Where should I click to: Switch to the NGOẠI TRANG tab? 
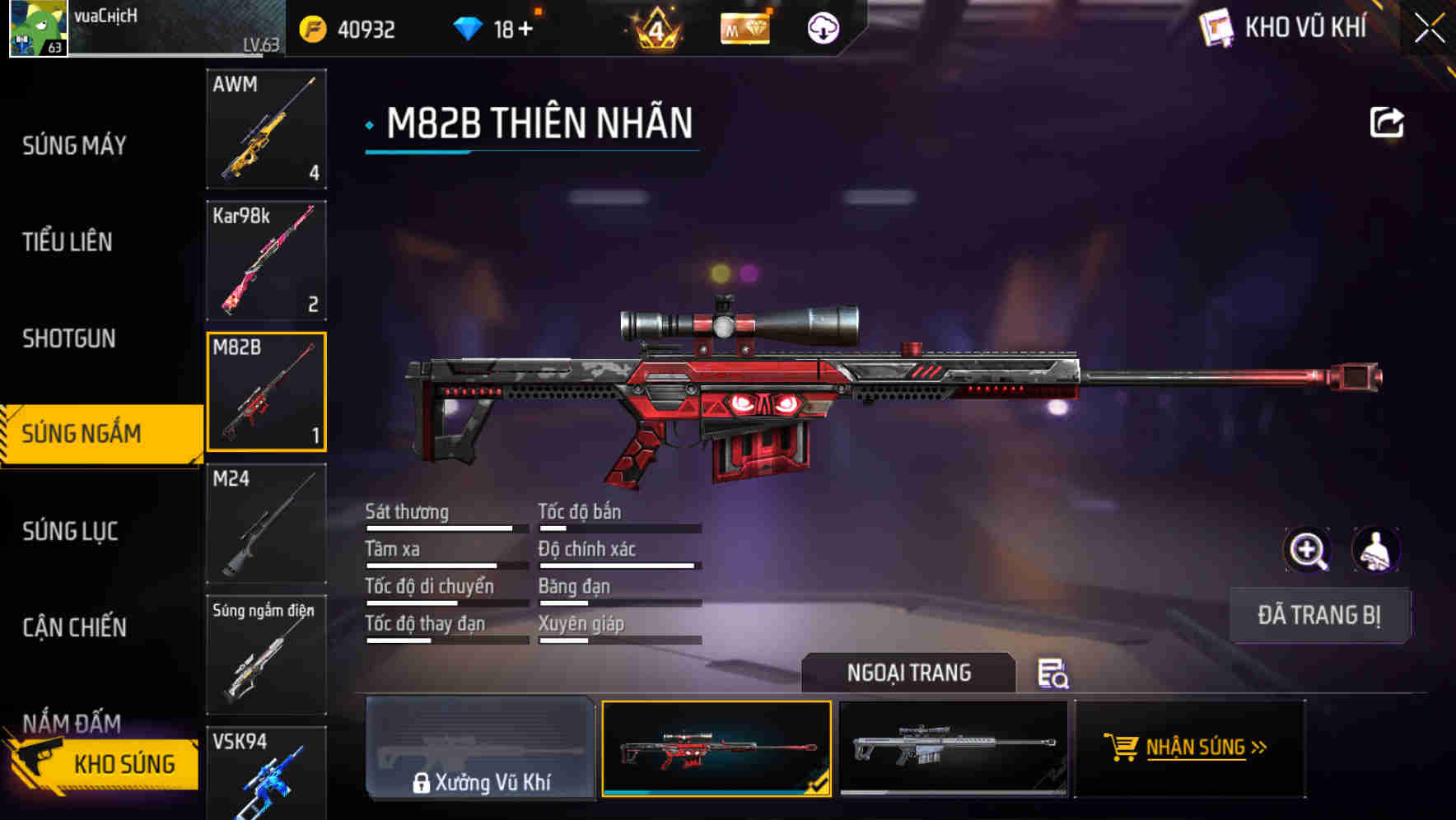pyautogui.click(x=909, y=673)
